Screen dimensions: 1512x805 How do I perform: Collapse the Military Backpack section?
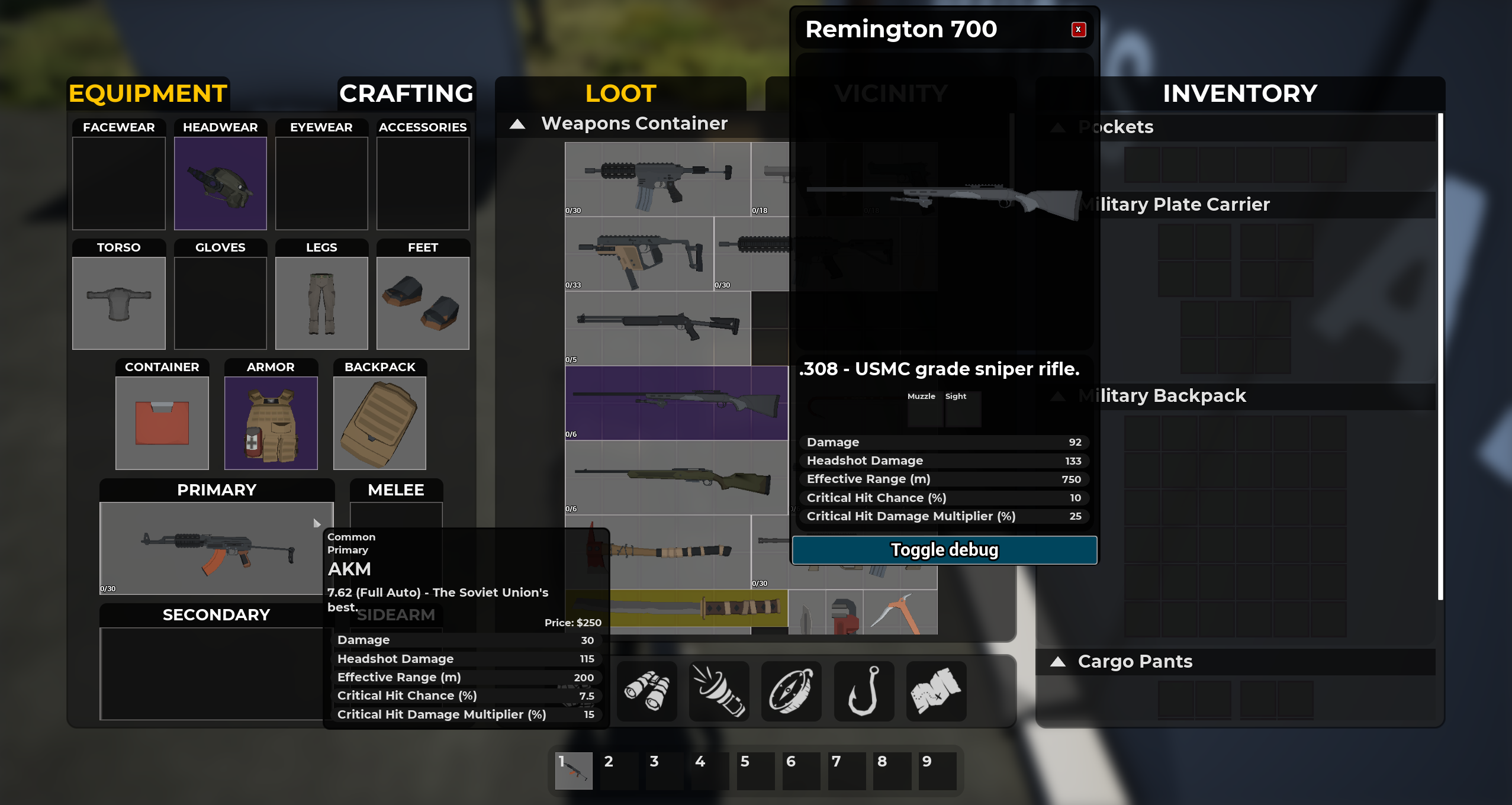pos(1058,395)
